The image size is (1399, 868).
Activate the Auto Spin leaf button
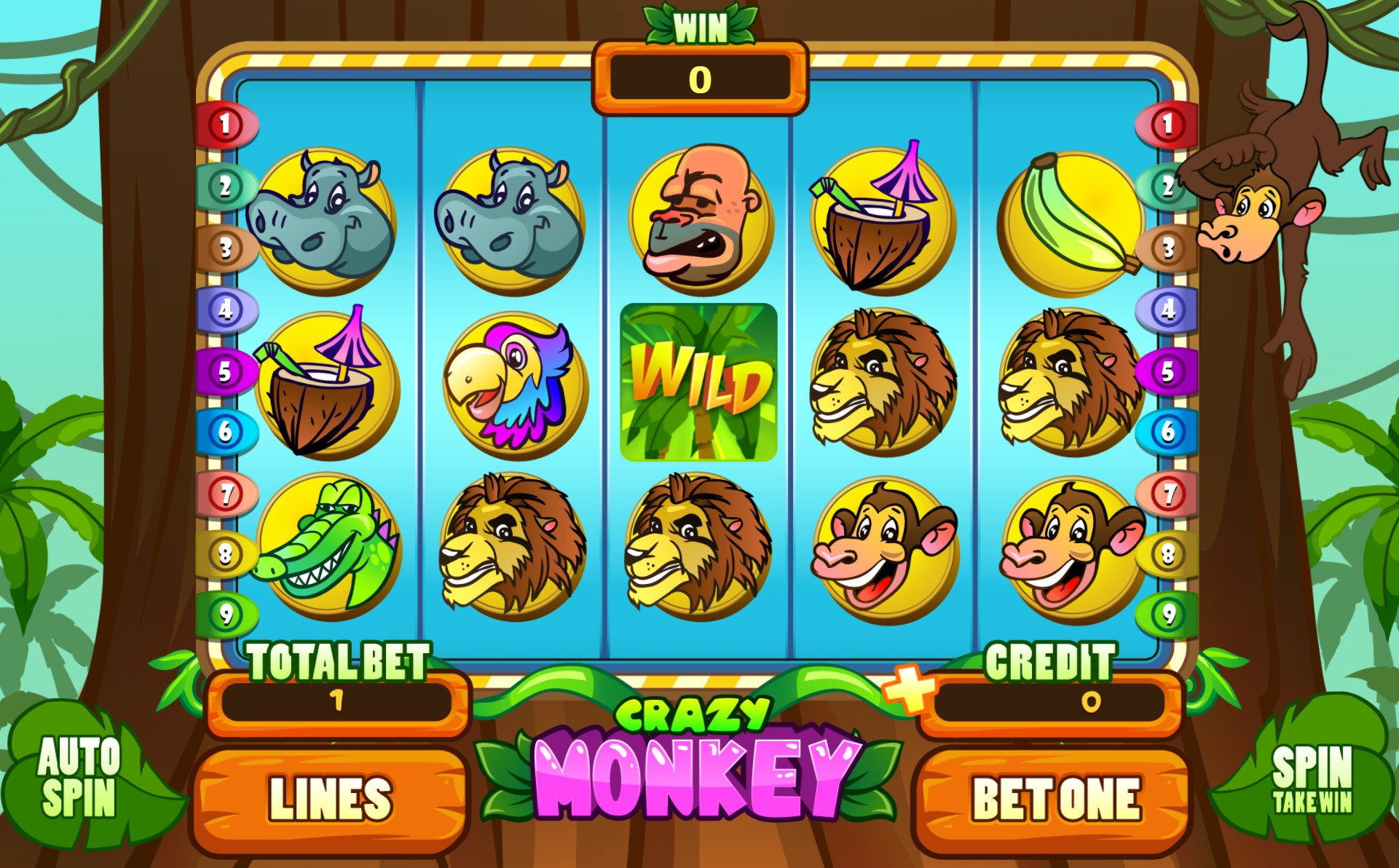(x=79, y=777)
